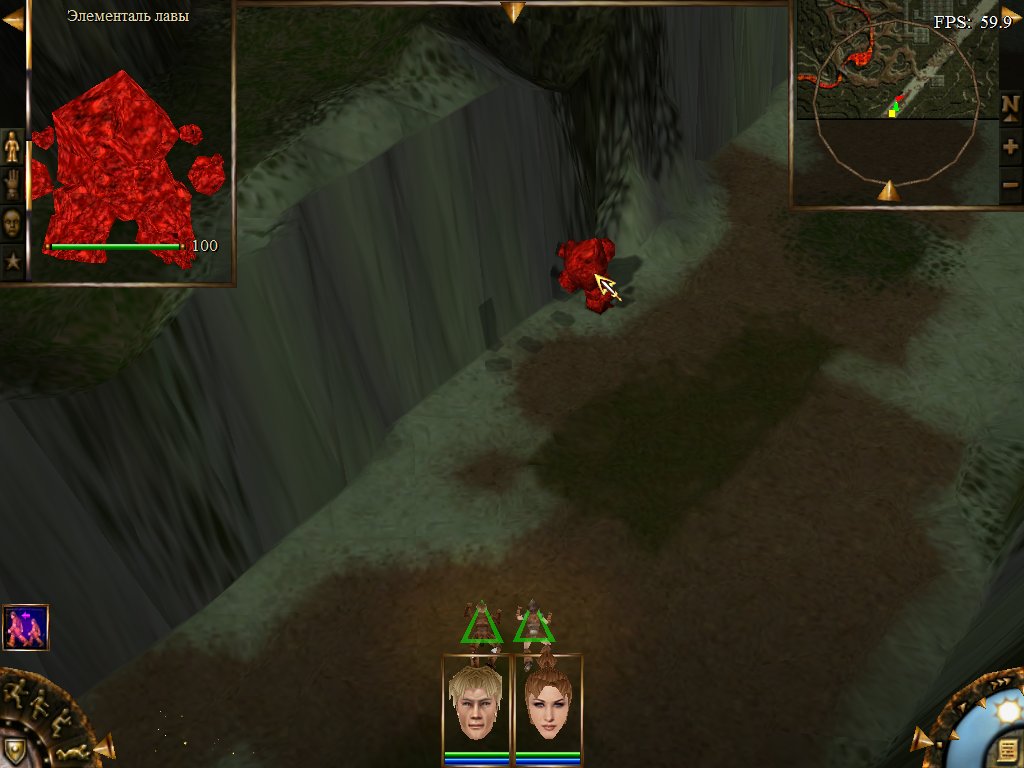Viewport: 1024px width, 768px height.
Task: Select the open hand icon tab
Action: (12, 185)
